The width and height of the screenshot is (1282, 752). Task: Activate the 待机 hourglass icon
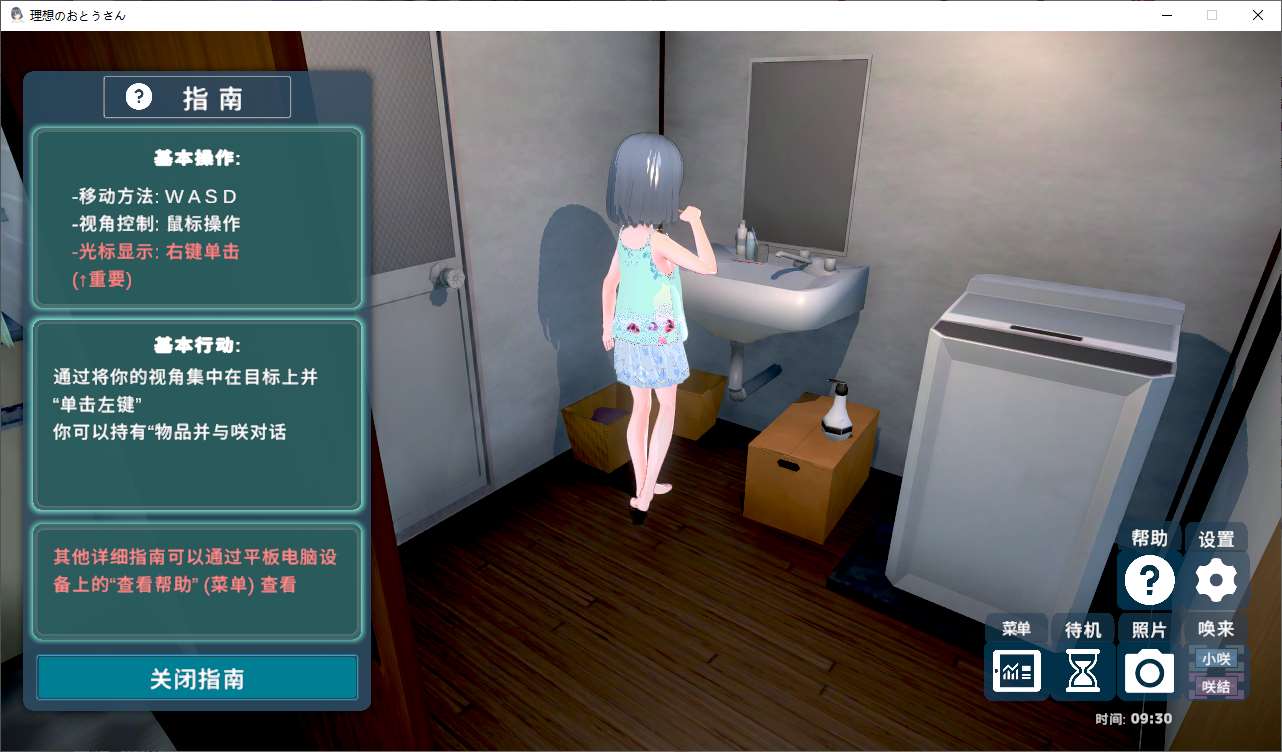tap(1082, 671)
